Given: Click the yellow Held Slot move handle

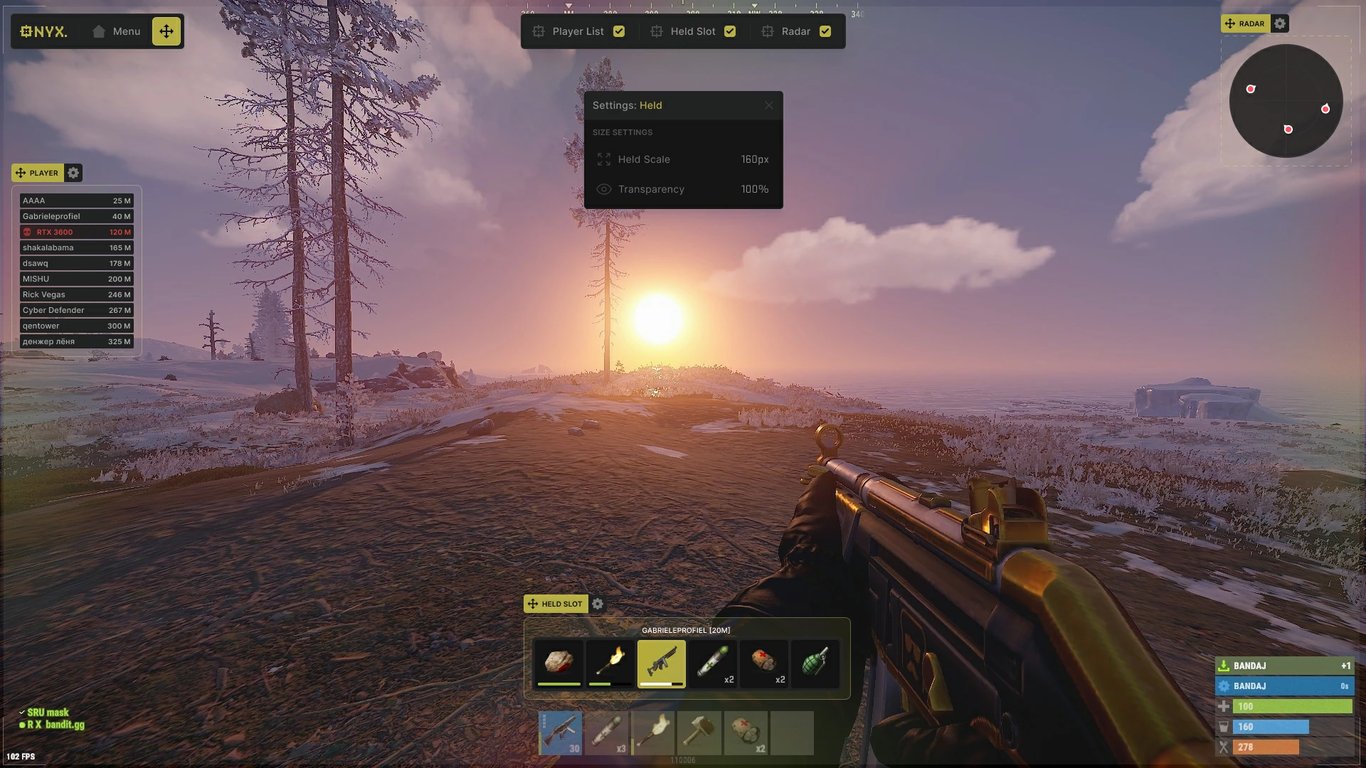Looking at the screenshot, I should [556, 604].
